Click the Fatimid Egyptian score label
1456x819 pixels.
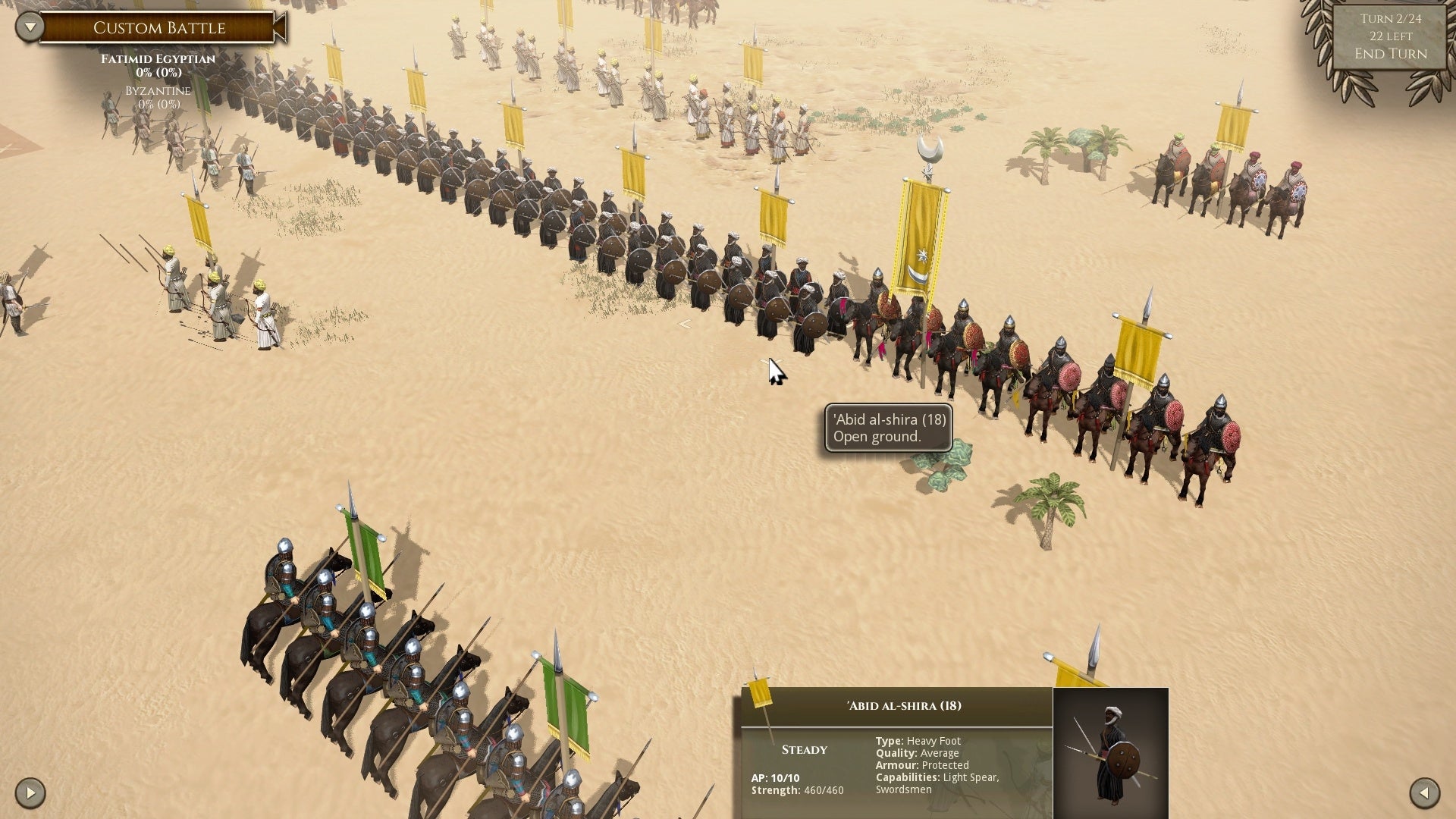pyautogui.click(x=157, y=58)
